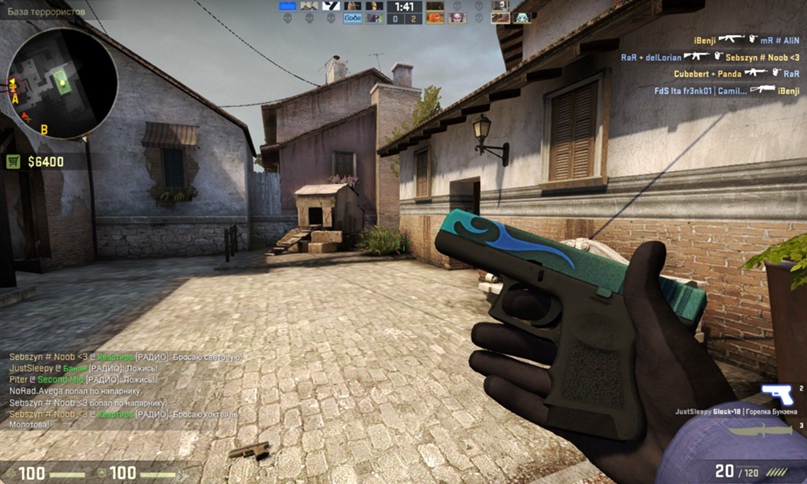Click the iBenji kills mR # AliN feed entry
807x484 pixels.
(x=740, y=40)
